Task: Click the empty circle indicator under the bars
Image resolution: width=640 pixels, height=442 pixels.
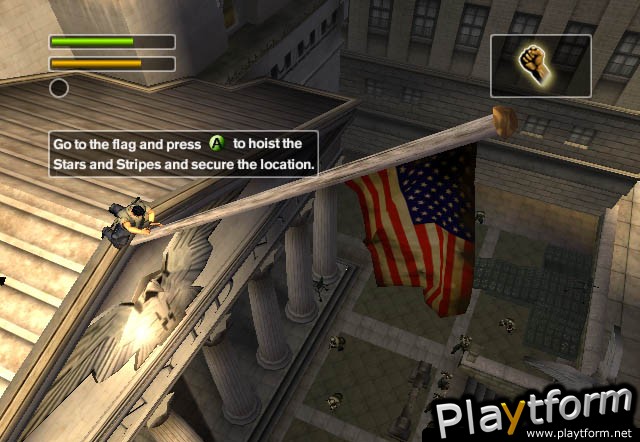Action: pyautogui.click(x=59, y=88)
